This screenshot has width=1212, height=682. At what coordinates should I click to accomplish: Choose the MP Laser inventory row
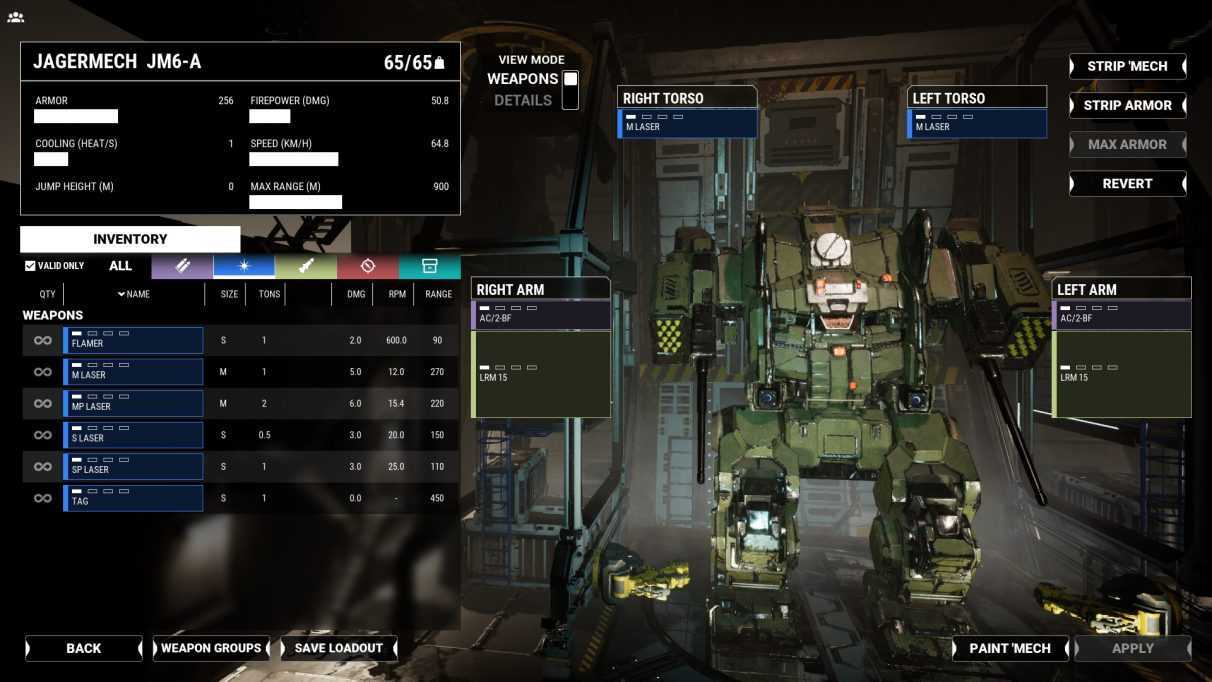pyautogui.click(x=133, y=403)
